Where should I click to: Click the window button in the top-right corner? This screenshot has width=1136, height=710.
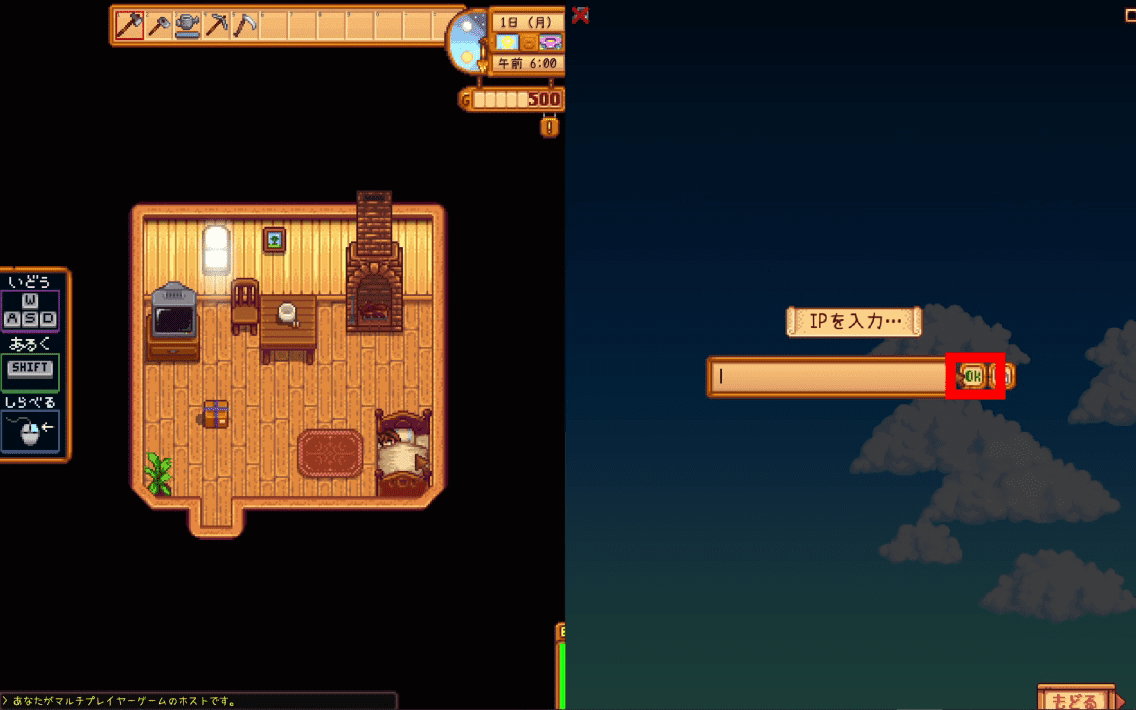[1130, 15]
